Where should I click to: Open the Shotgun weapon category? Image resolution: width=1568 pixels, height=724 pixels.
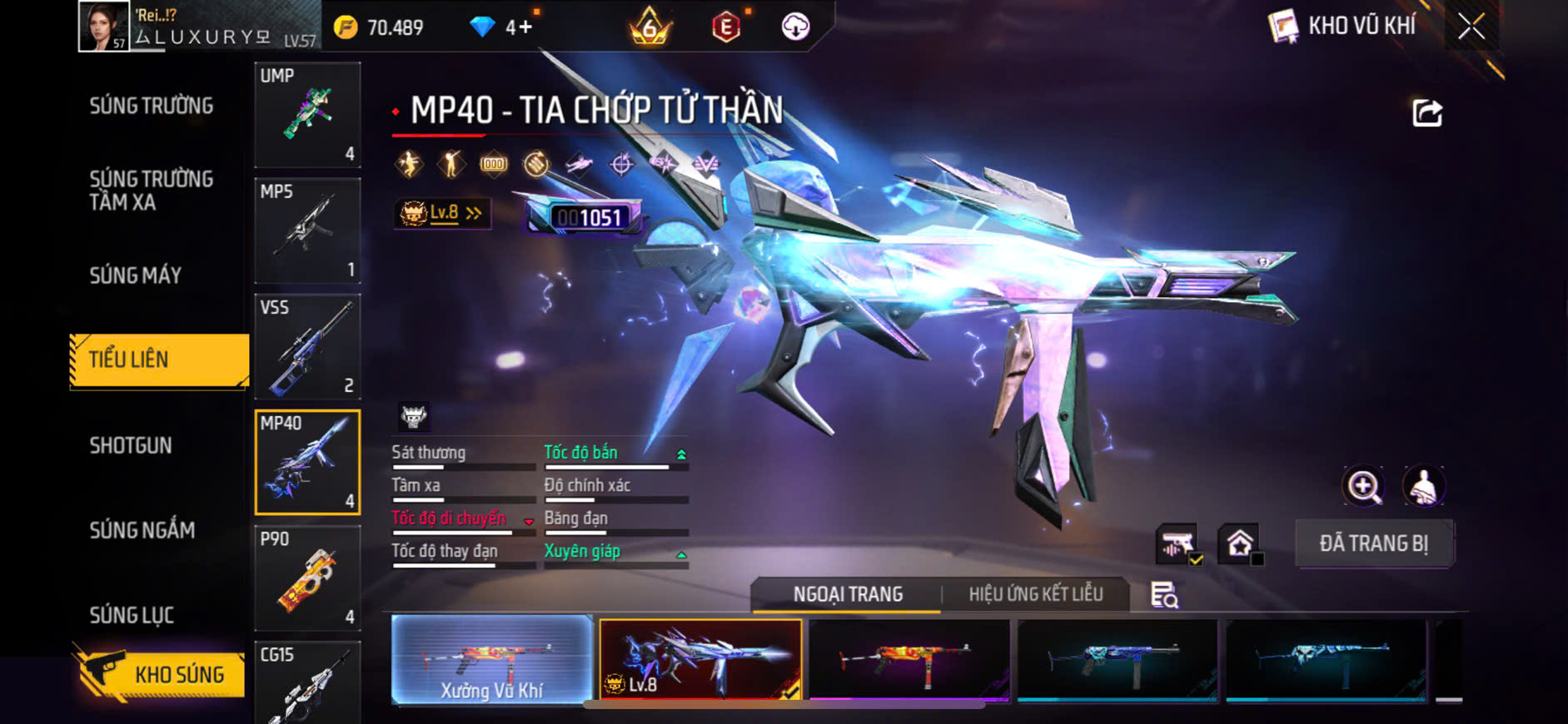pos(131,445)
